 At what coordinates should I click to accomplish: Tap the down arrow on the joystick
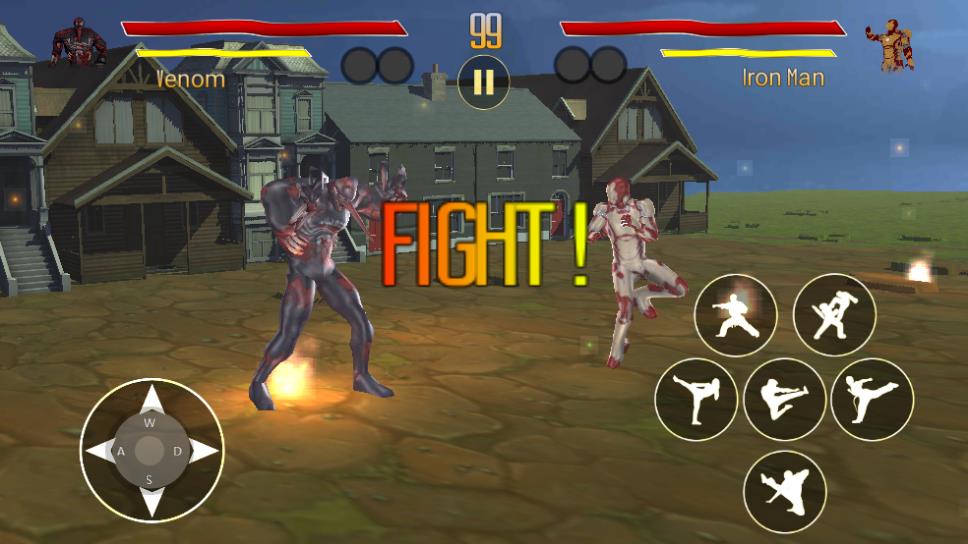coord(151,500)
